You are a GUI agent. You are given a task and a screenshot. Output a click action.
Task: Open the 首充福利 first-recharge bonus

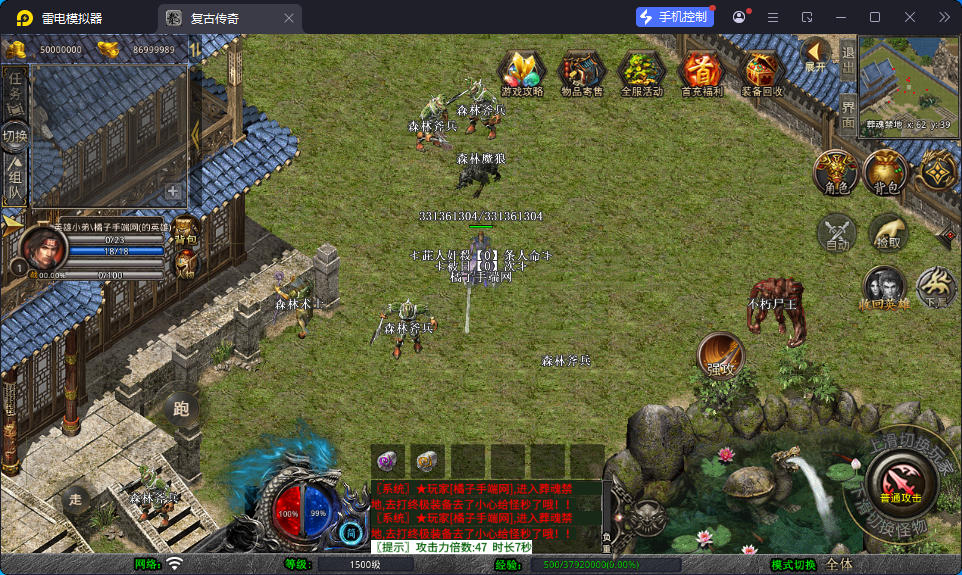(x=702, y=72)
